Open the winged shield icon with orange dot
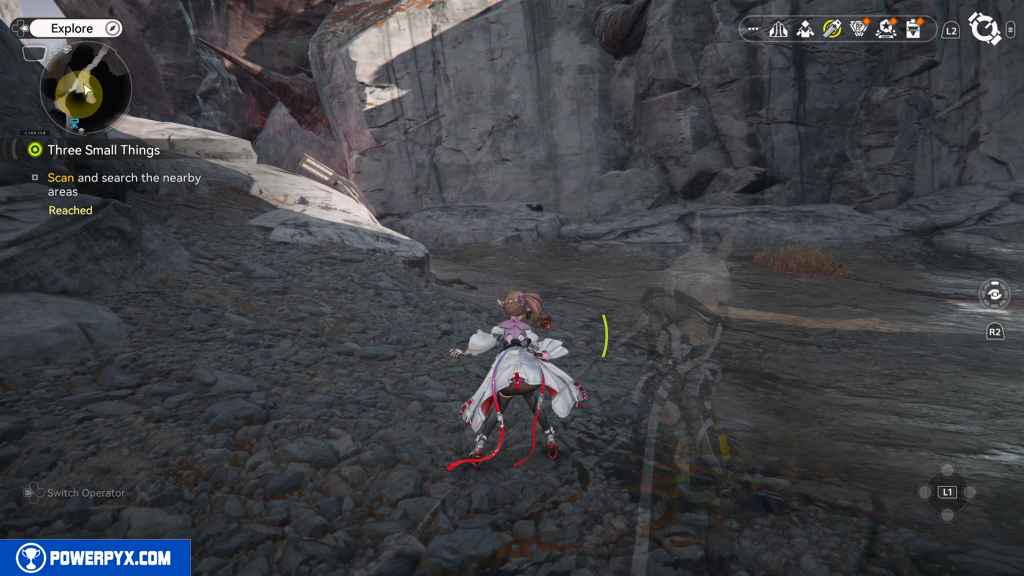Screen dimensions: 1024x576 coord(858,29)
